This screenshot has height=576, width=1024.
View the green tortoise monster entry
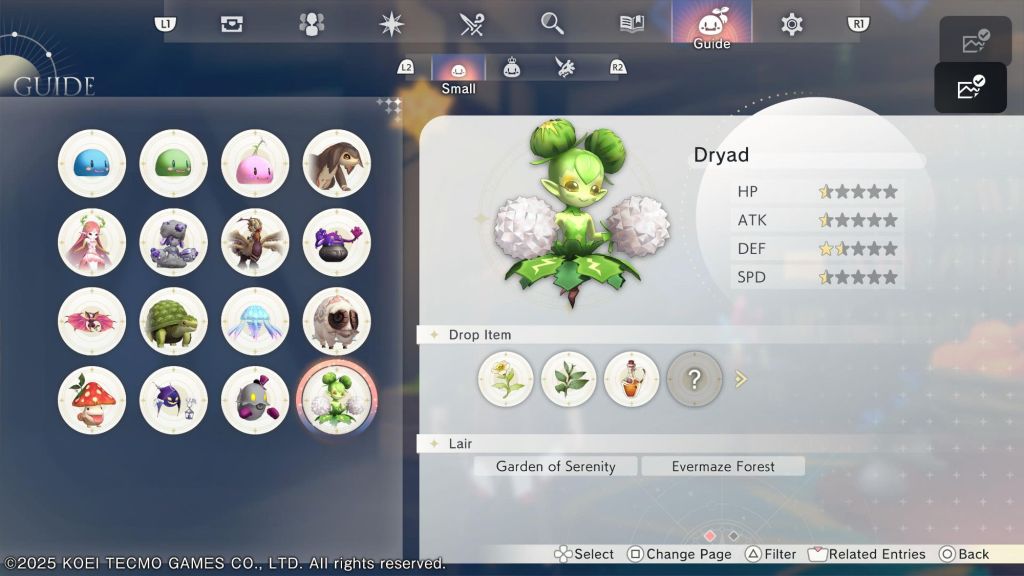click(173, 322)
